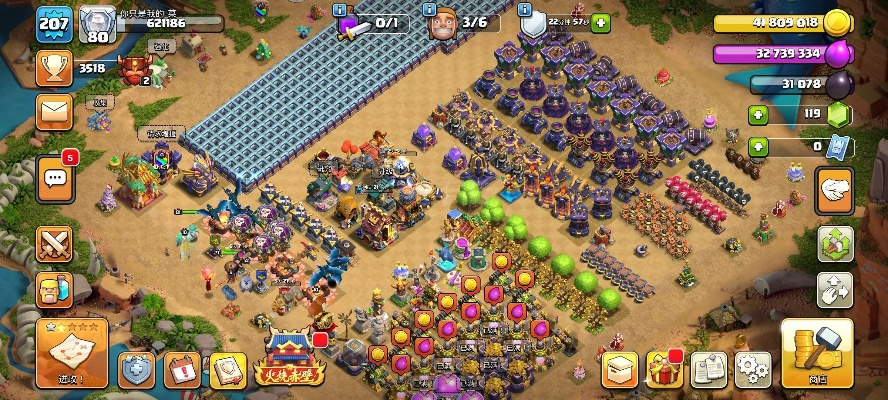The image size is (888, 400).
Task: Open the cardboard box storage button
Action: coord(619,370)
